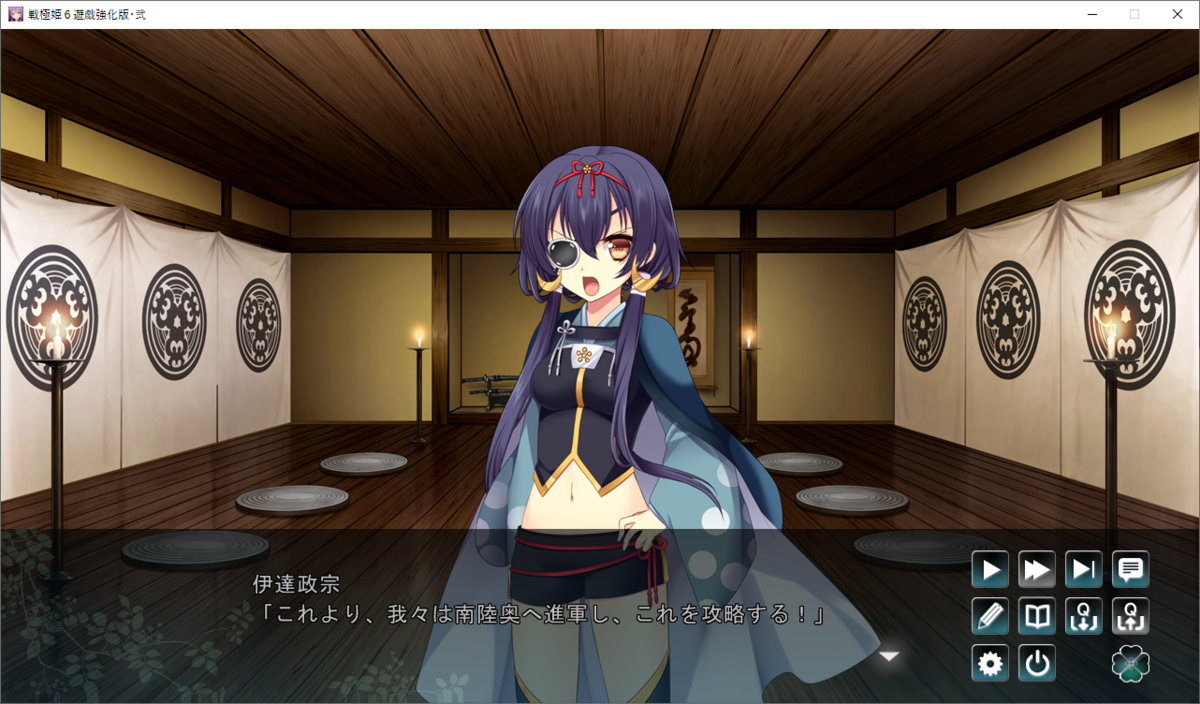Image resolution: width=1200 pixels, height=704 pixels.
Task: Advance dialogue with the white down-arrow indicator
Action: pyautogui.click(x=889, y=656)
